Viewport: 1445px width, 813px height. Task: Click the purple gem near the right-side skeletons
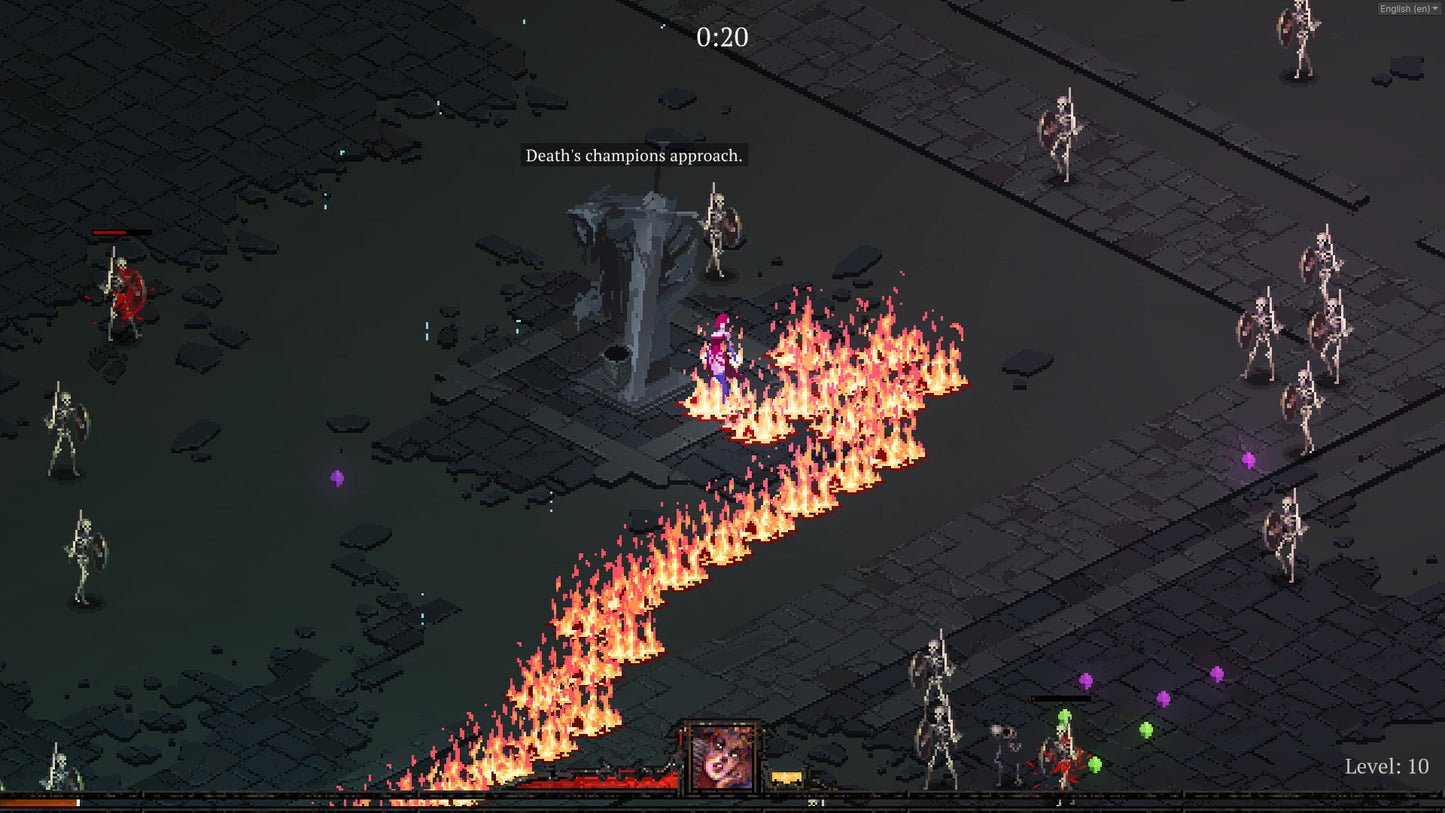(1247, 459)
